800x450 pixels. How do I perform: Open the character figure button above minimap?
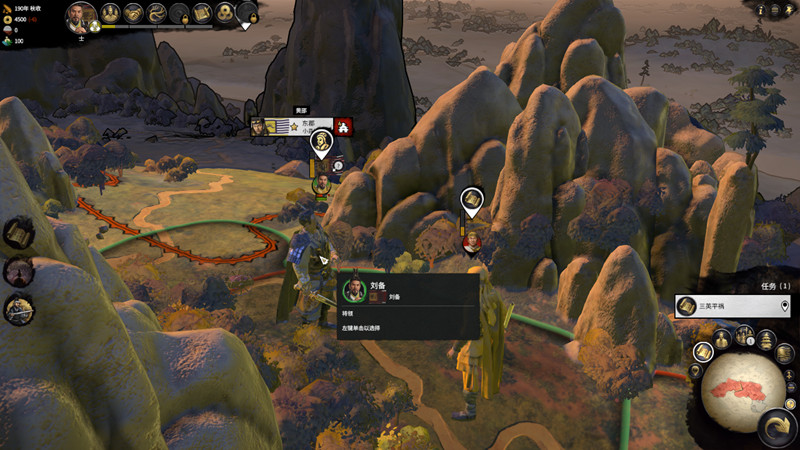pyautogui.click(x=722, y=339)
